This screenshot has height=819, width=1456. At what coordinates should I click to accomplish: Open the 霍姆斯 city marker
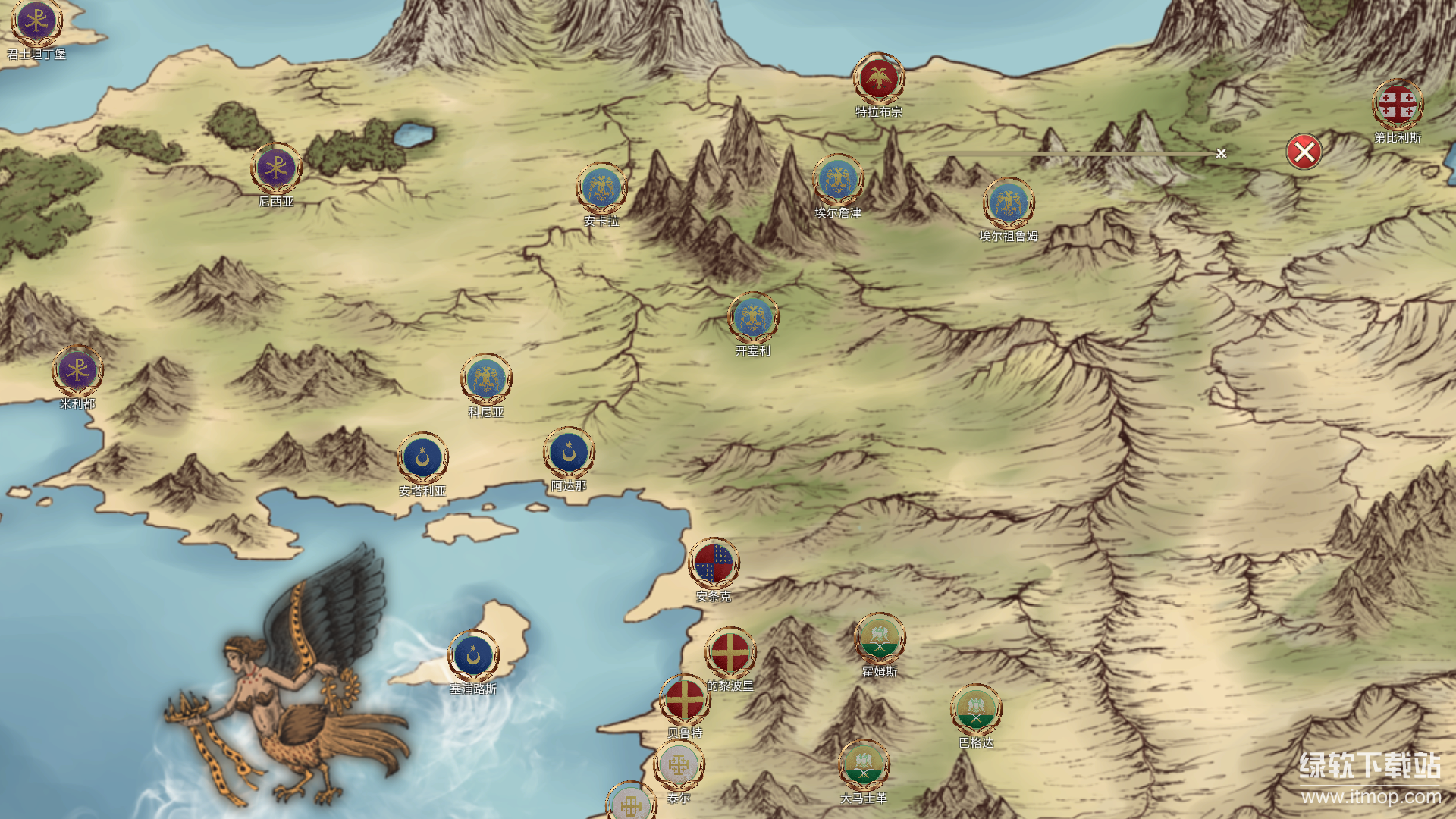[x=880, y=639]
